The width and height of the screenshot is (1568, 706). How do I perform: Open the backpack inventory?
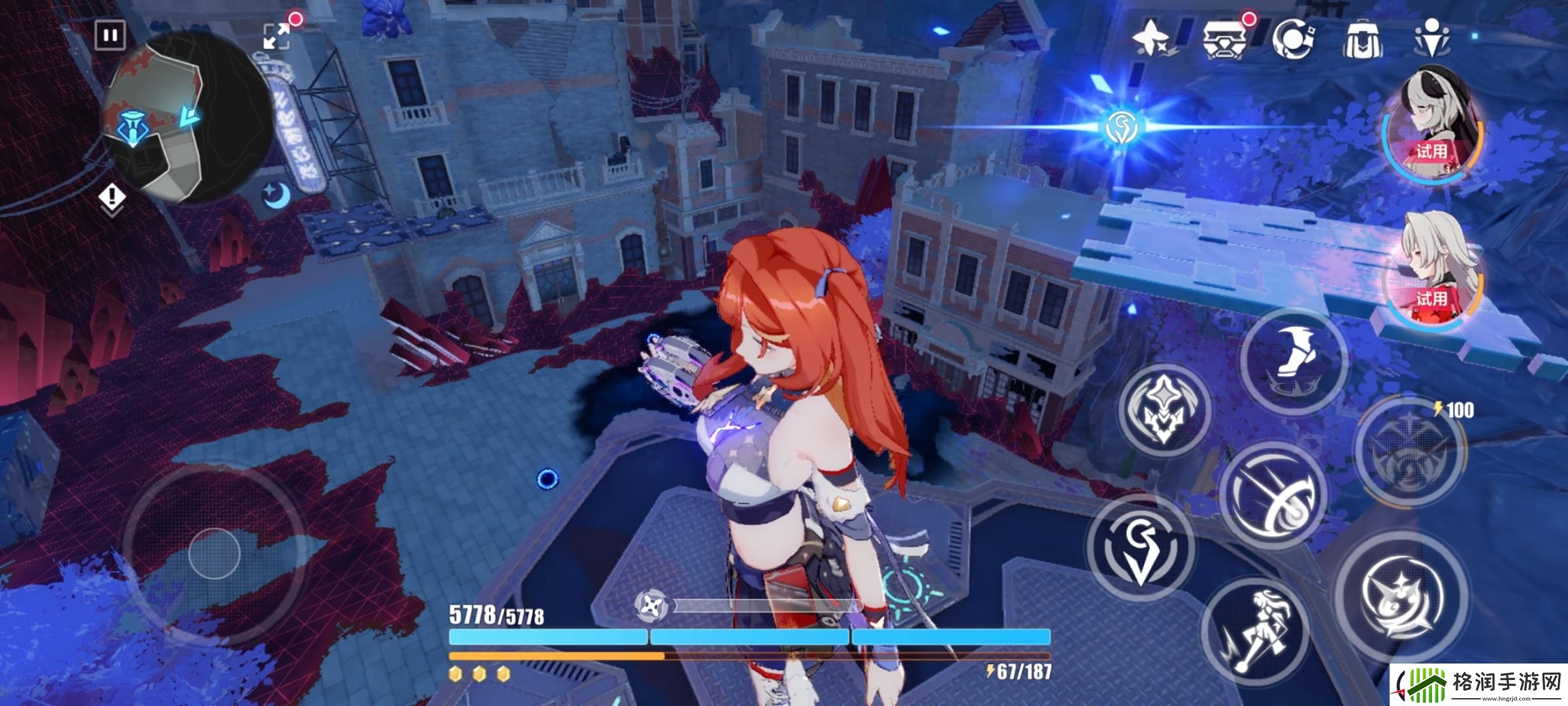pyautogui.click(x=1364, y=41)
